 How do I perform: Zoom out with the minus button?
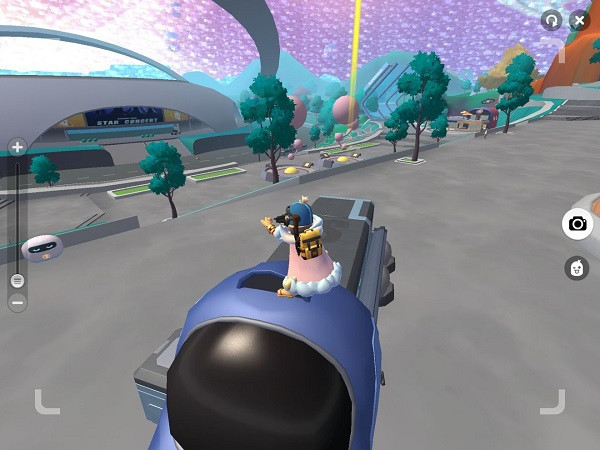click(17, 301)
